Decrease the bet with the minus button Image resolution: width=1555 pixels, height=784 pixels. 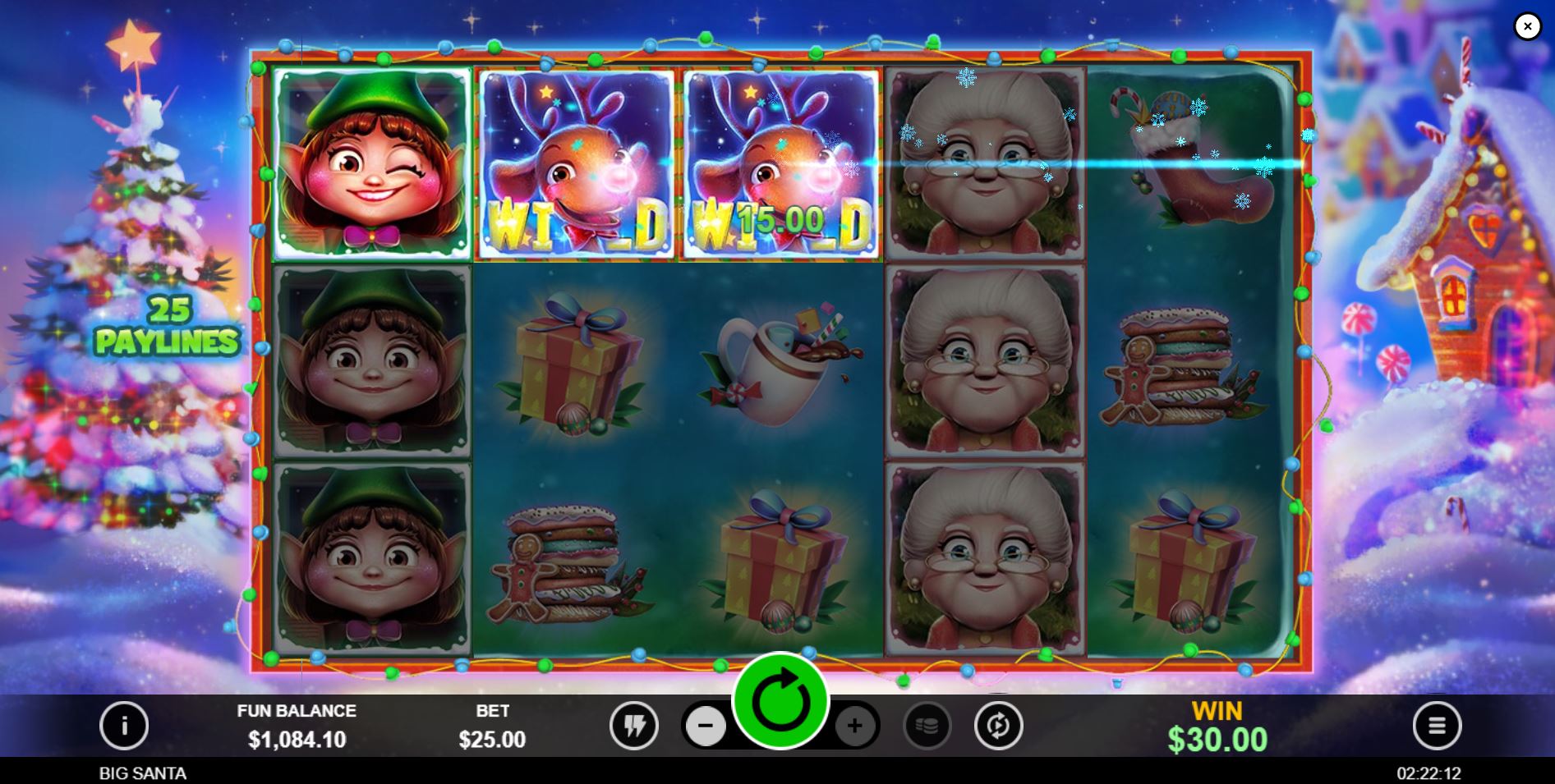point(706,726)
